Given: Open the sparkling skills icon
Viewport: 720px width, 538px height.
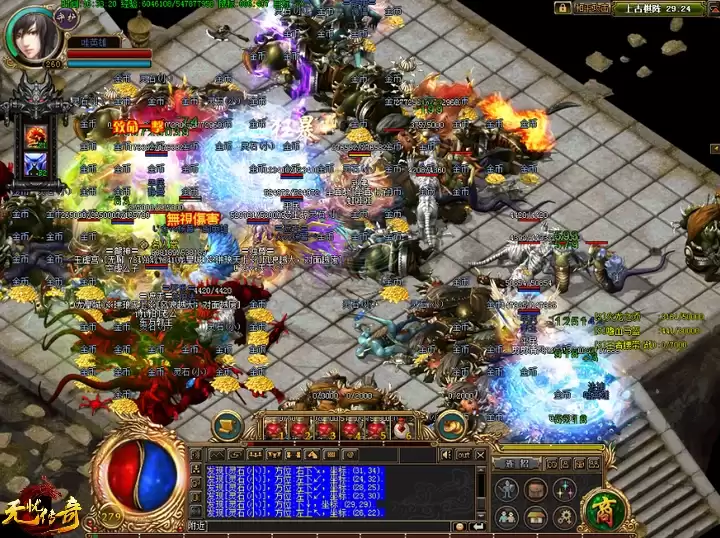Looking at the screenshot, I should pyautogui.click(x=565, y=490).
